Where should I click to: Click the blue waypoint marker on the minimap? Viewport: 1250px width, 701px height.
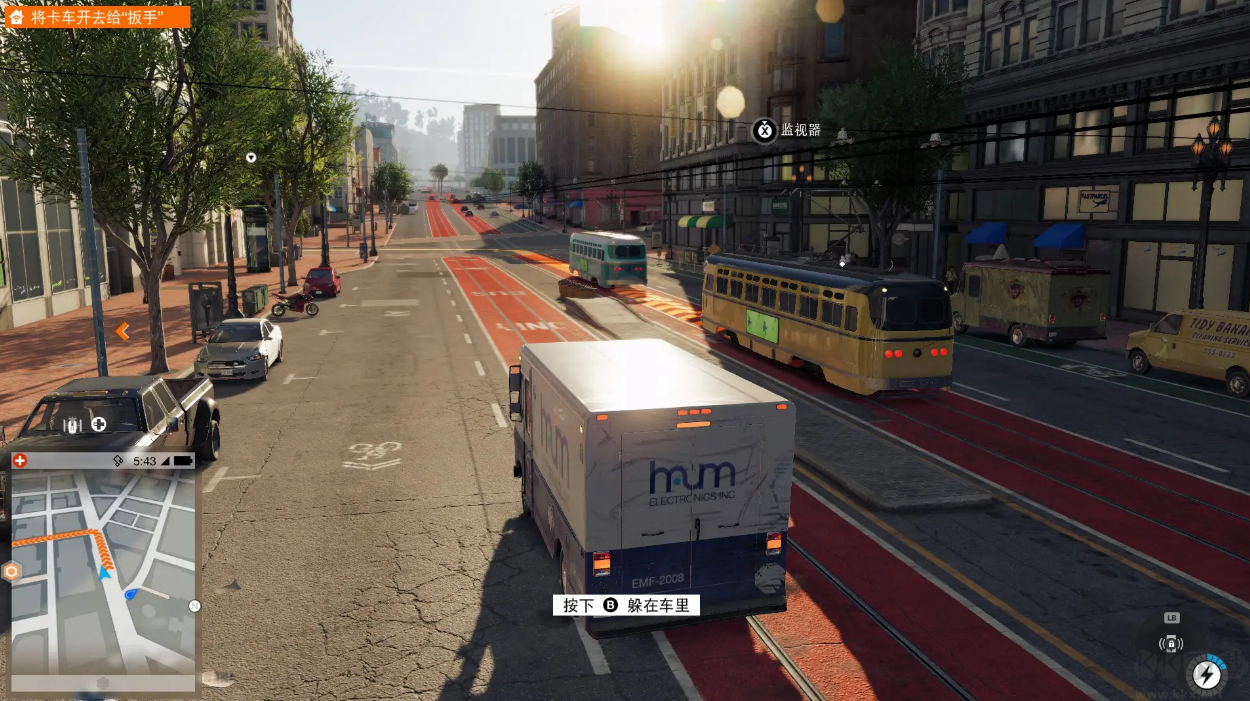coord(132,594)
